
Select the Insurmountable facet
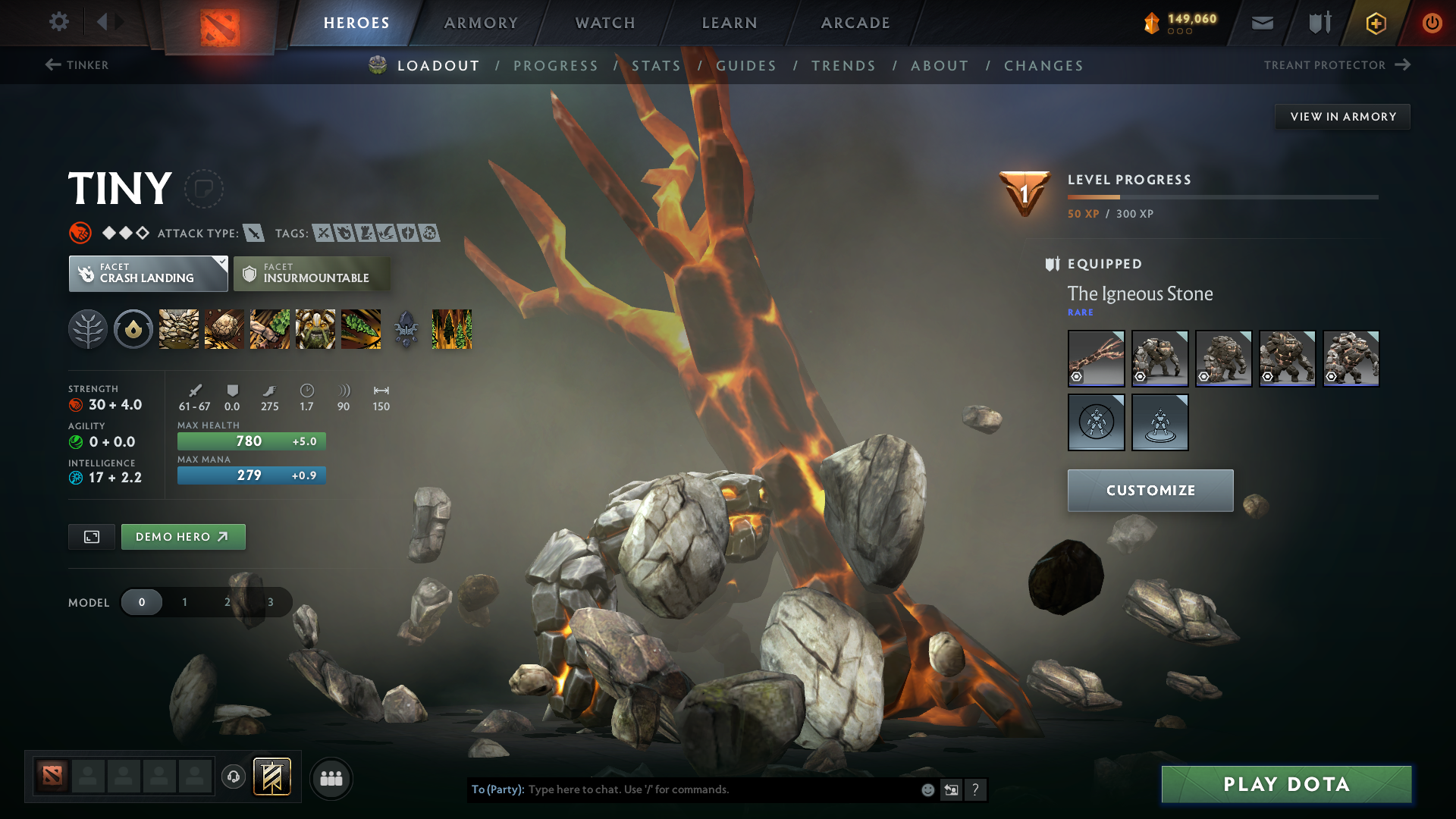(x=312, y=274)
